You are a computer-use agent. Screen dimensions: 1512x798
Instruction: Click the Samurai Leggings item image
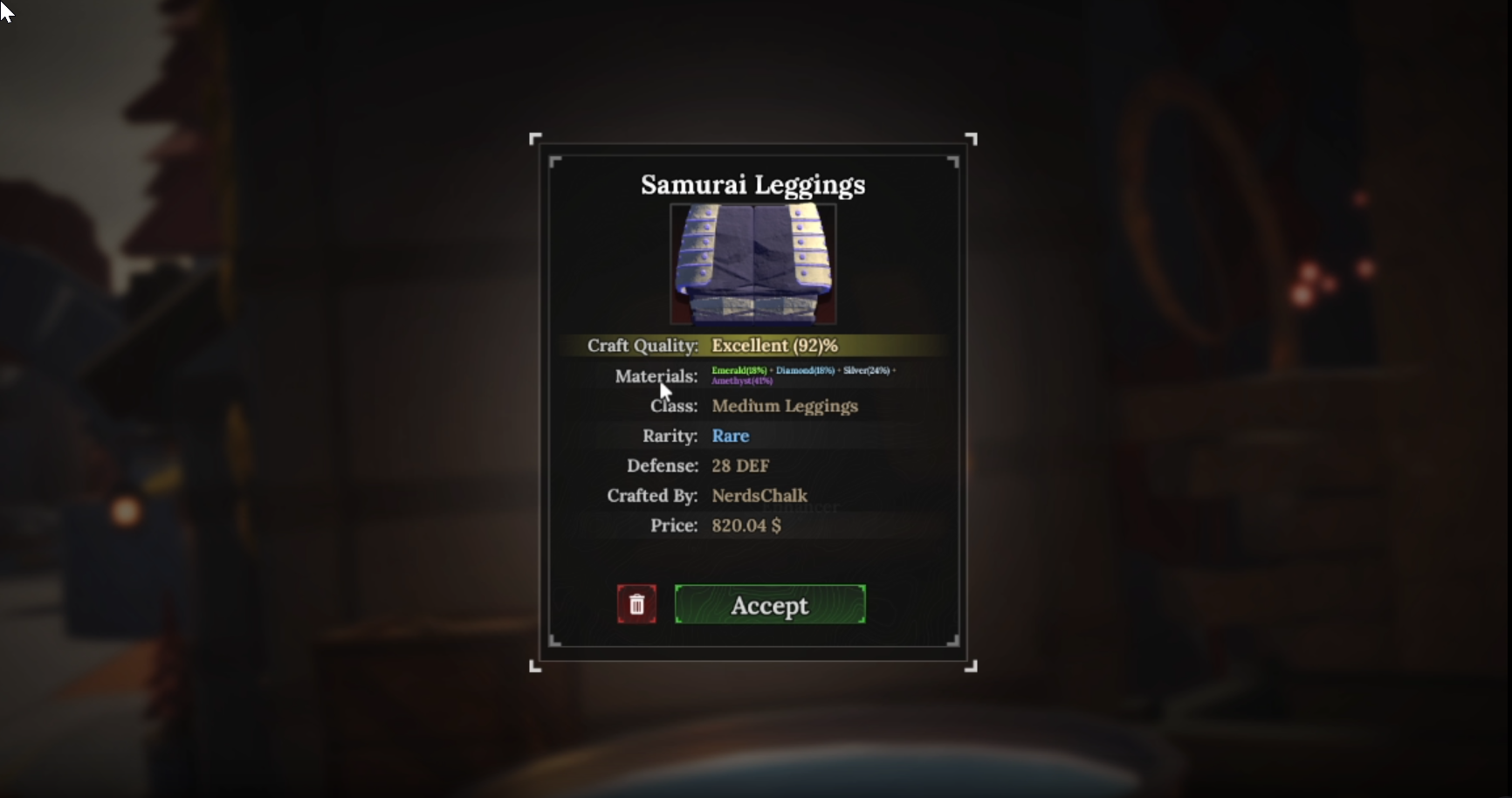click(753, 265)
